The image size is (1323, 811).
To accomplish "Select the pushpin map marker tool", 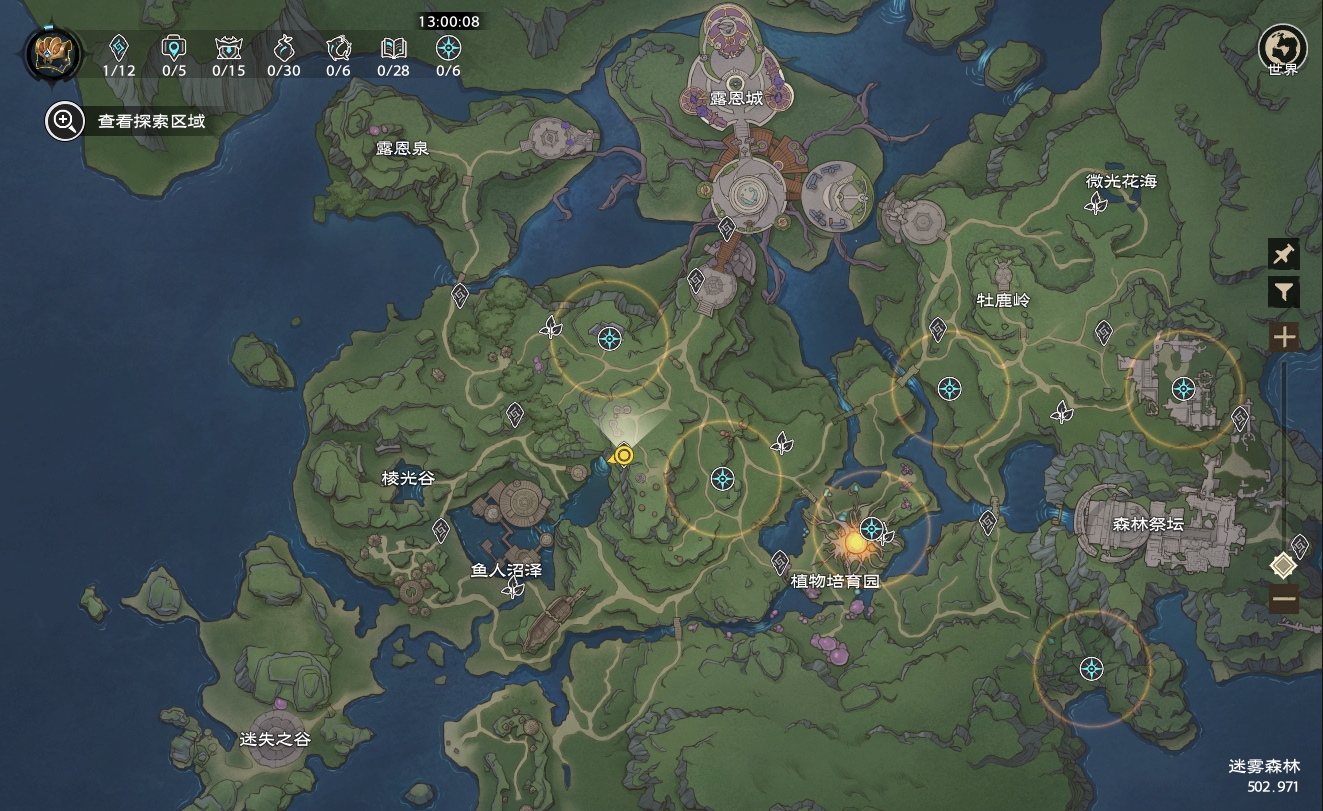I will [1284, 254].
